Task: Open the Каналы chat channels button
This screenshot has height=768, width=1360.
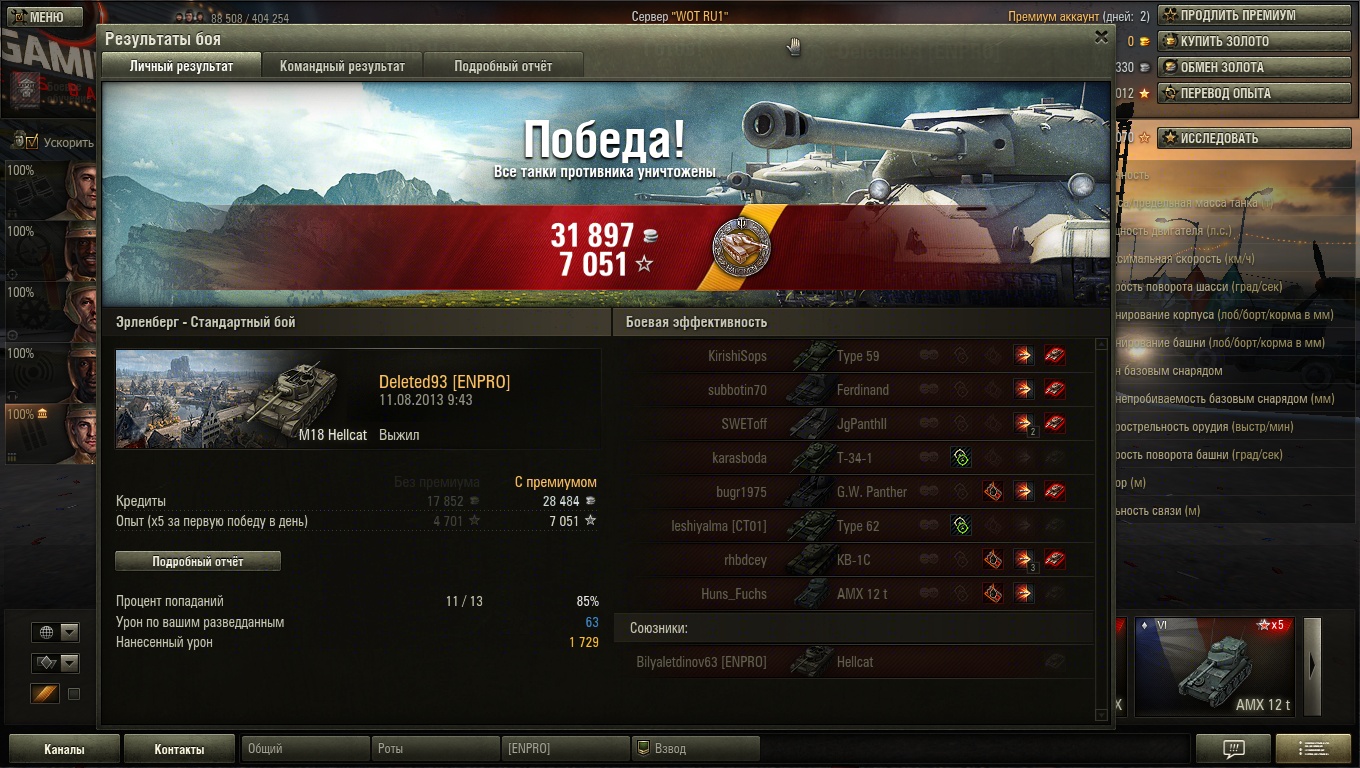Action: pos(64,749)
